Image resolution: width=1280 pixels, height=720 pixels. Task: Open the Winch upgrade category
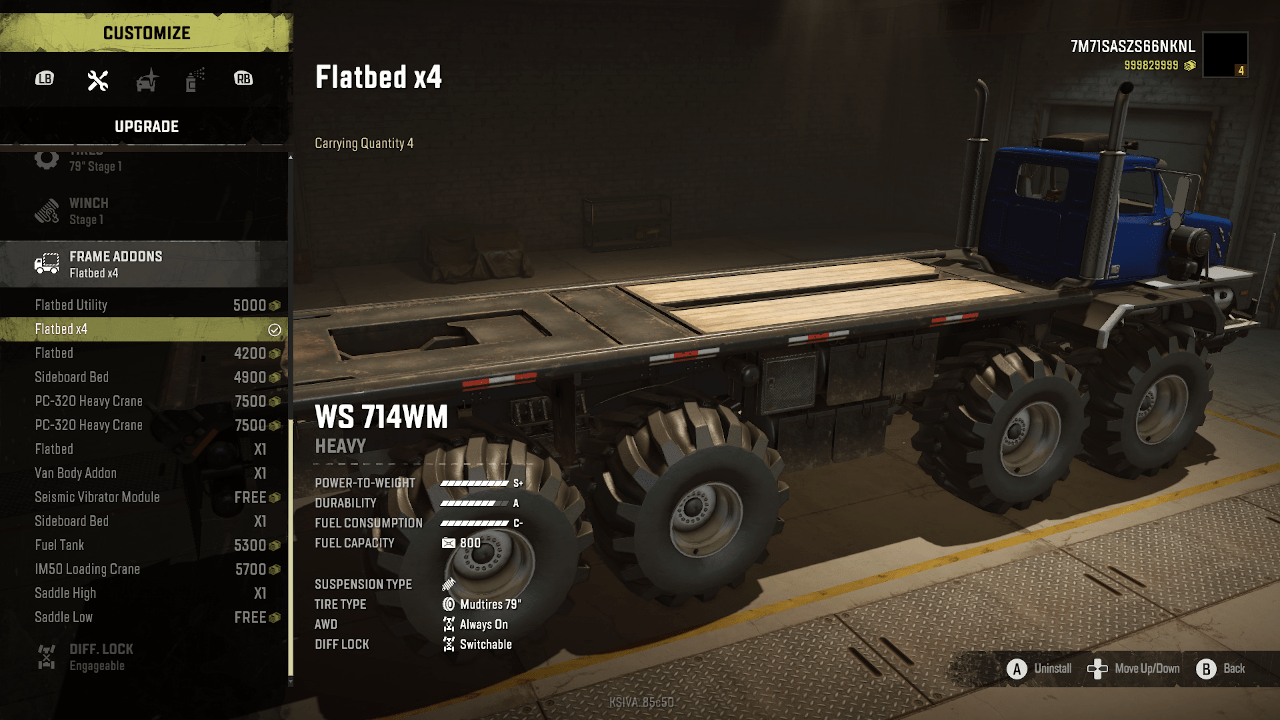coord(145,210)
